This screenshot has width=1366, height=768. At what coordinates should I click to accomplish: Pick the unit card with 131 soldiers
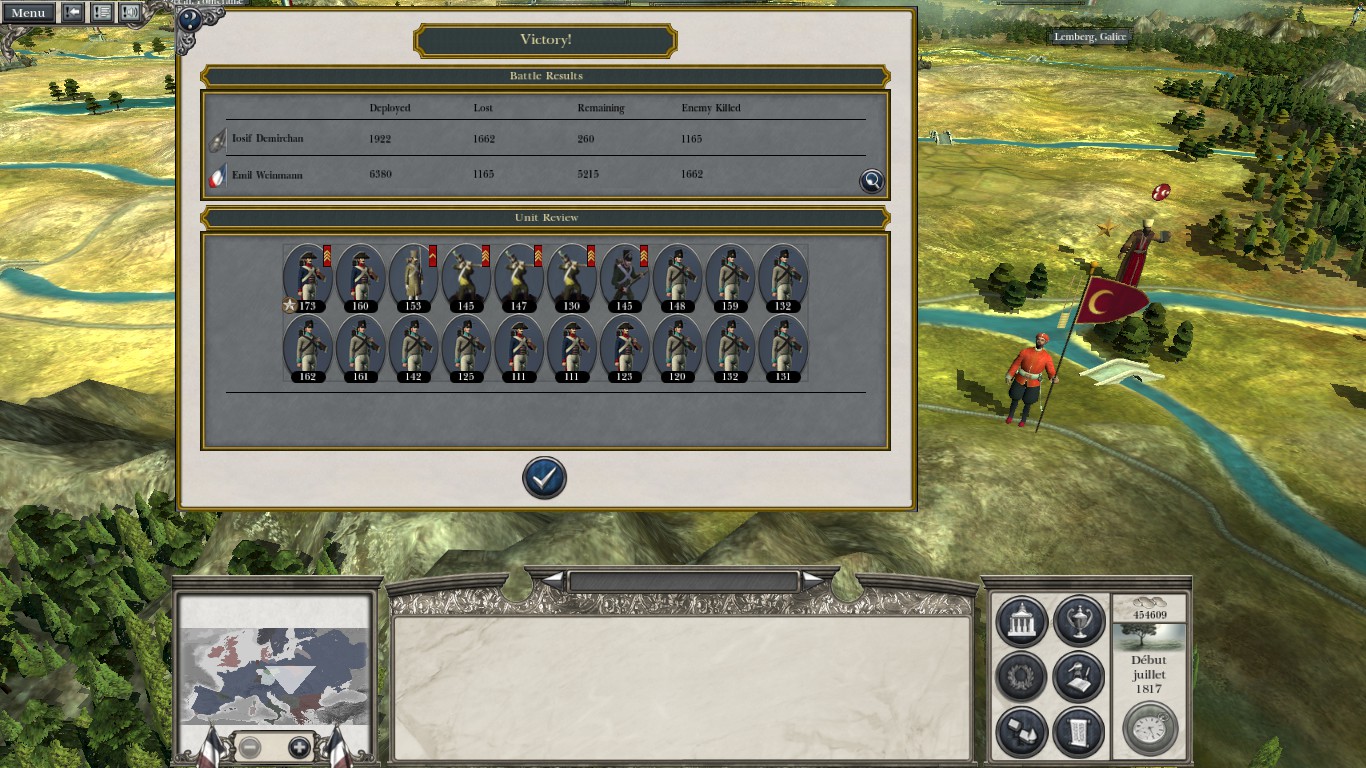pos(782,347)
